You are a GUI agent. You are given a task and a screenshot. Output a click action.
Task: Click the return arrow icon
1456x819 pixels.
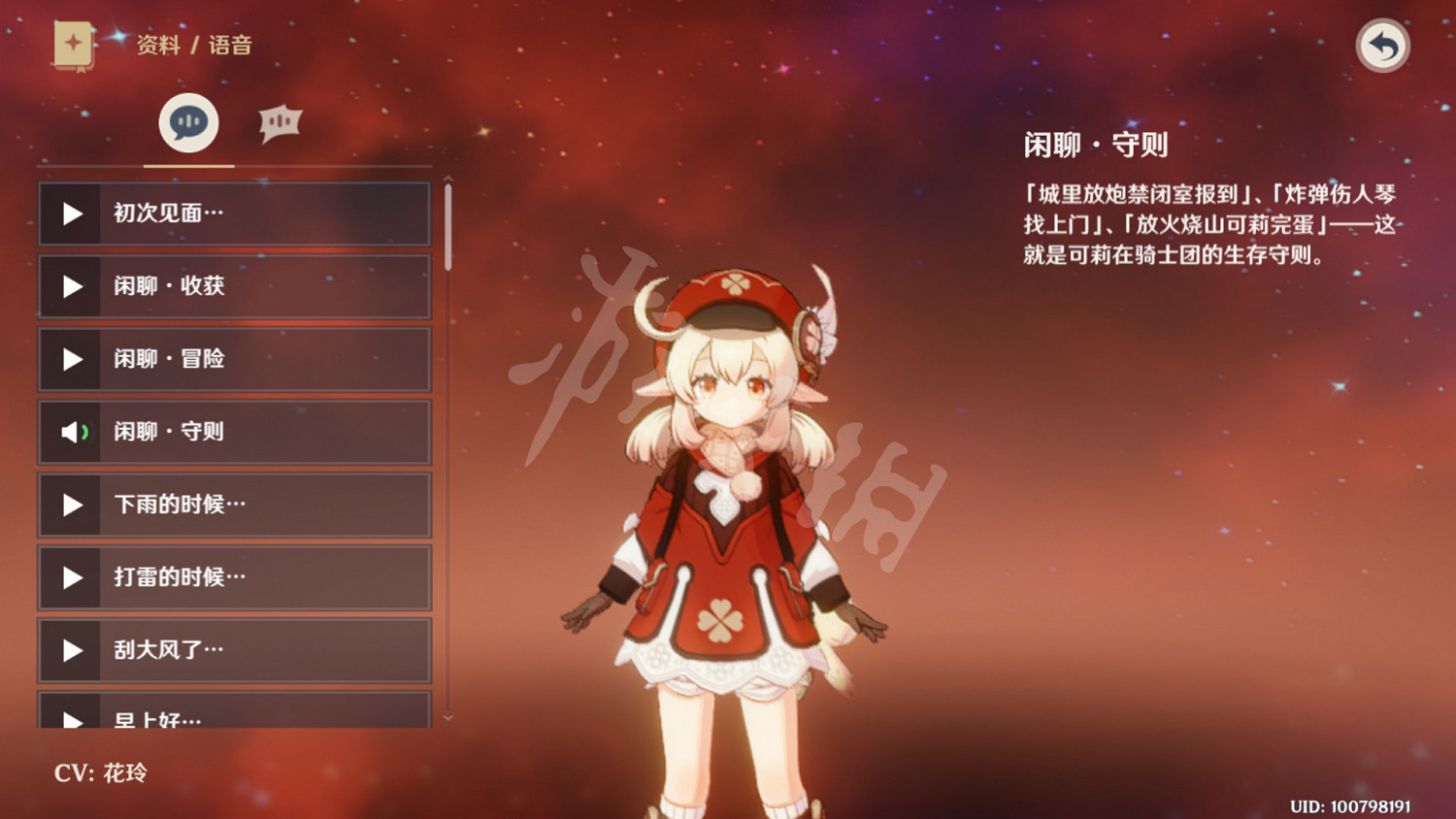[x=1382, y=45]
